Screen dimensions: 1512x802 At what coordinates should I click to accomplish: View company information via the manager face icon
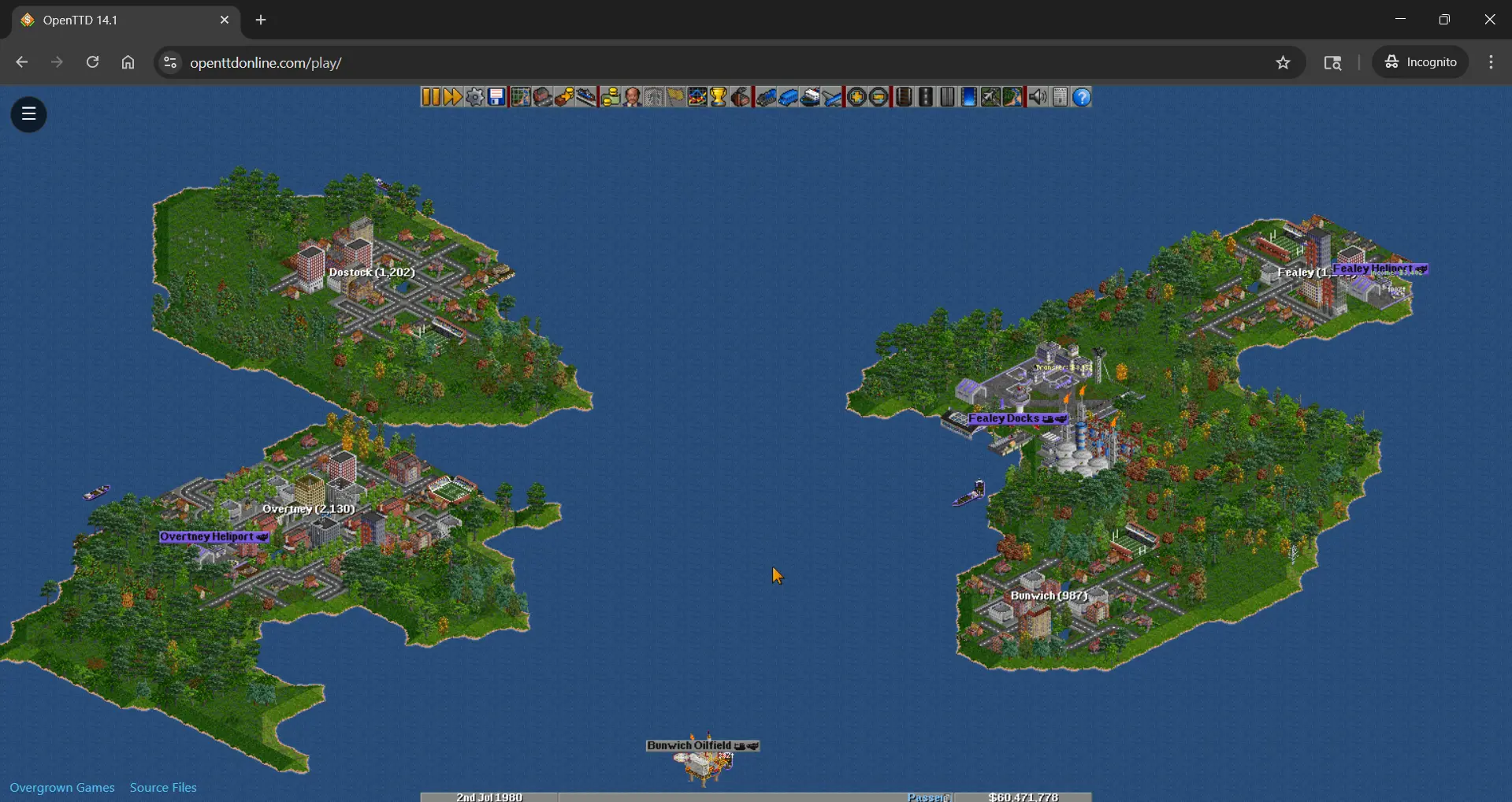tap(633, 96)
